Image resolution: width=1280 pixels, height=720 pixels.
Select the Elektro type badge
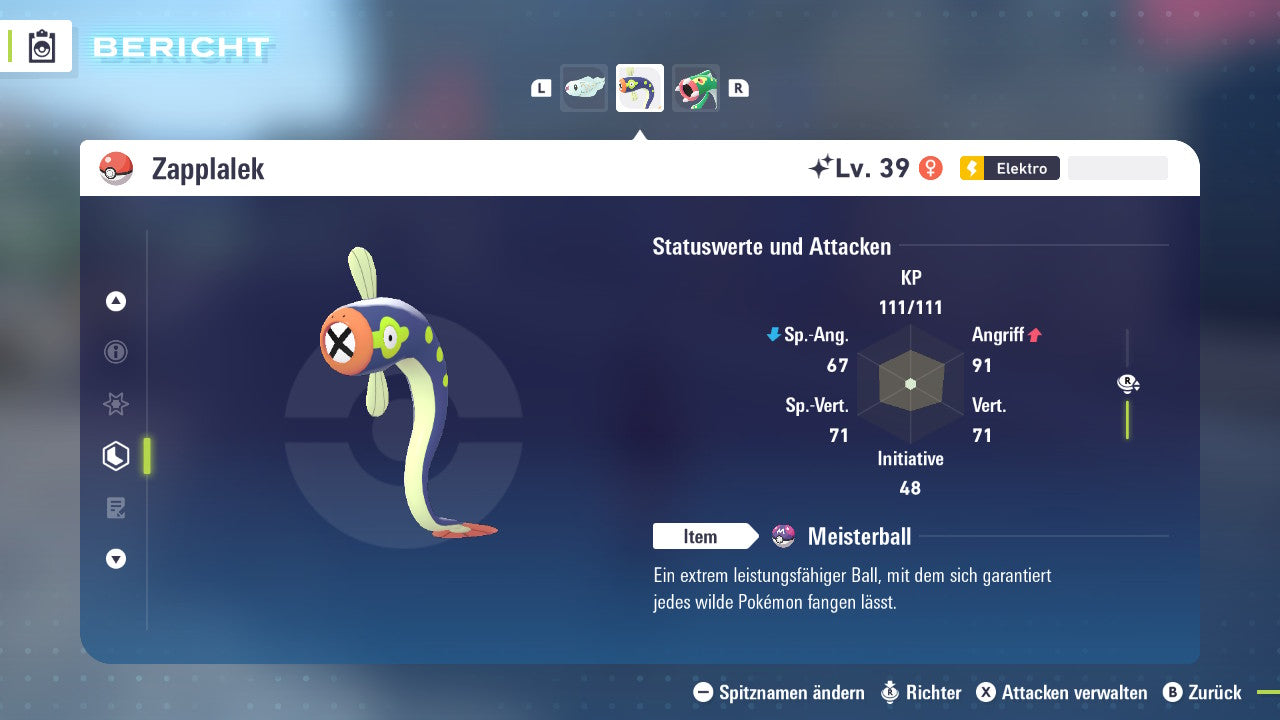click(1008, 168)
